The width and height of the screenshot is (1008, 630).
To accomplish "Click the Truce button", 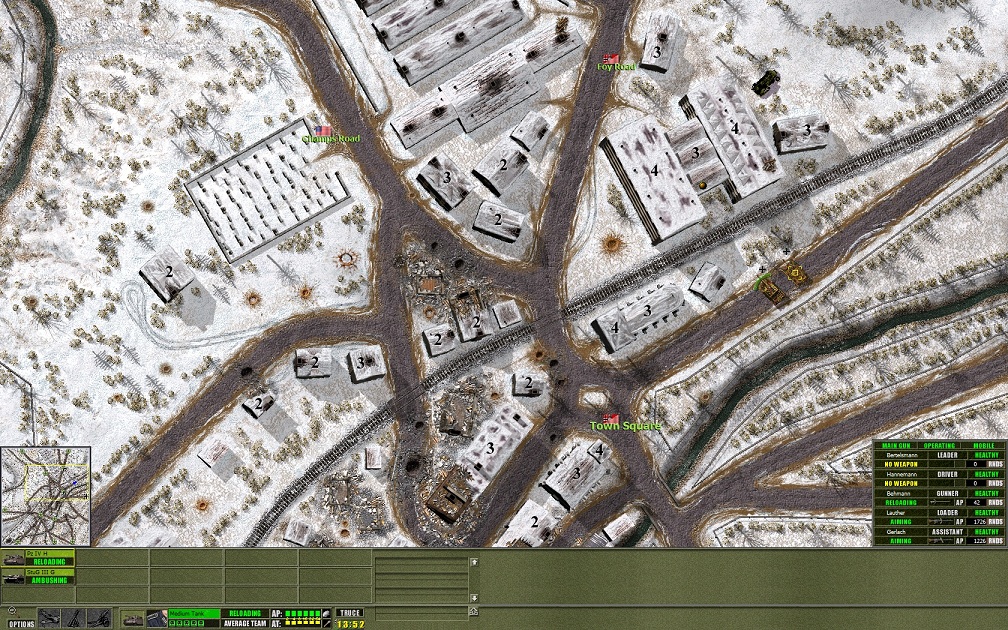I will [349, 613].
